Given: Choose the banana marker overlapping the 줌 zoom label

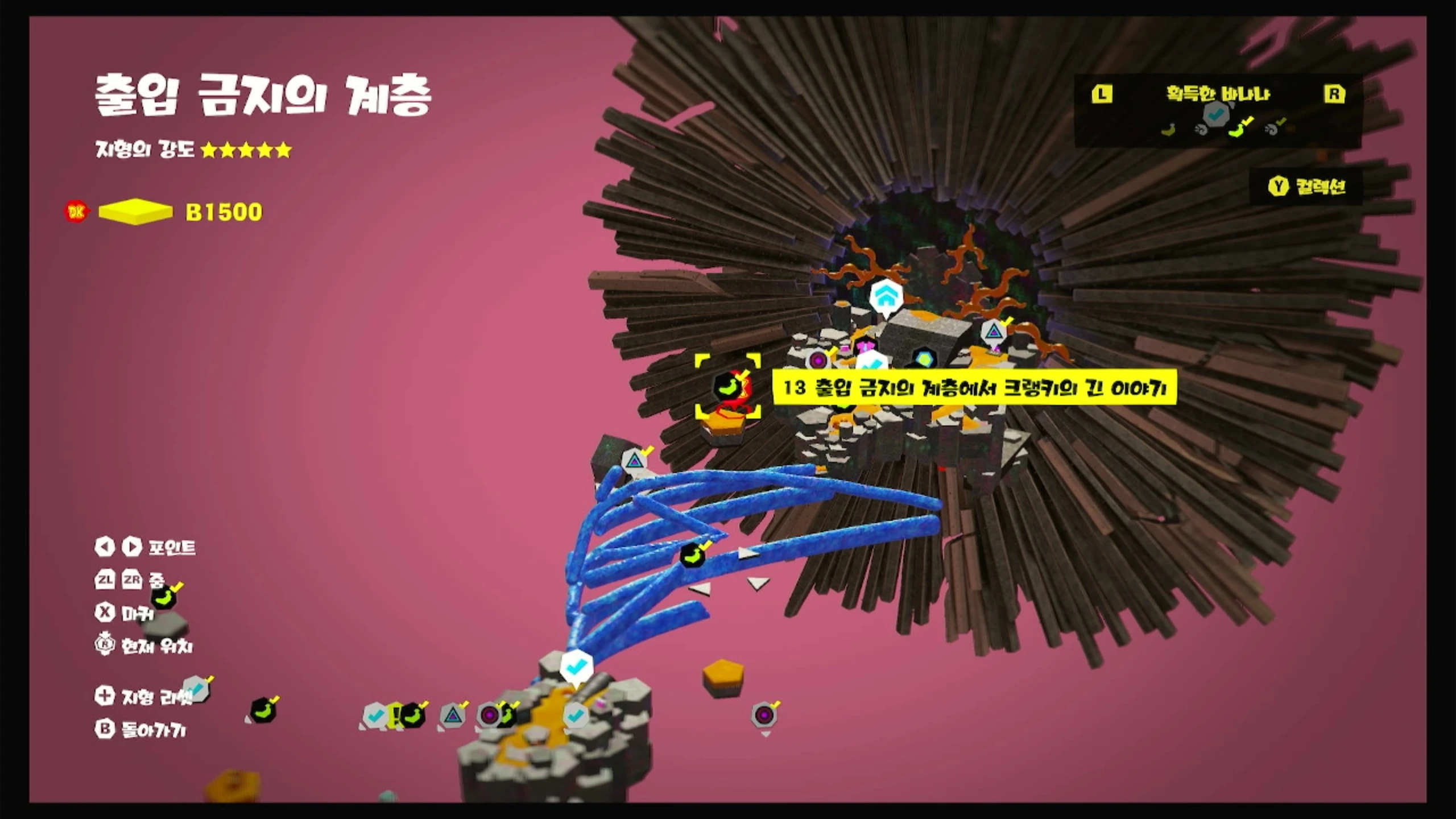Looking at the screenshot, I should coord(164,597).
